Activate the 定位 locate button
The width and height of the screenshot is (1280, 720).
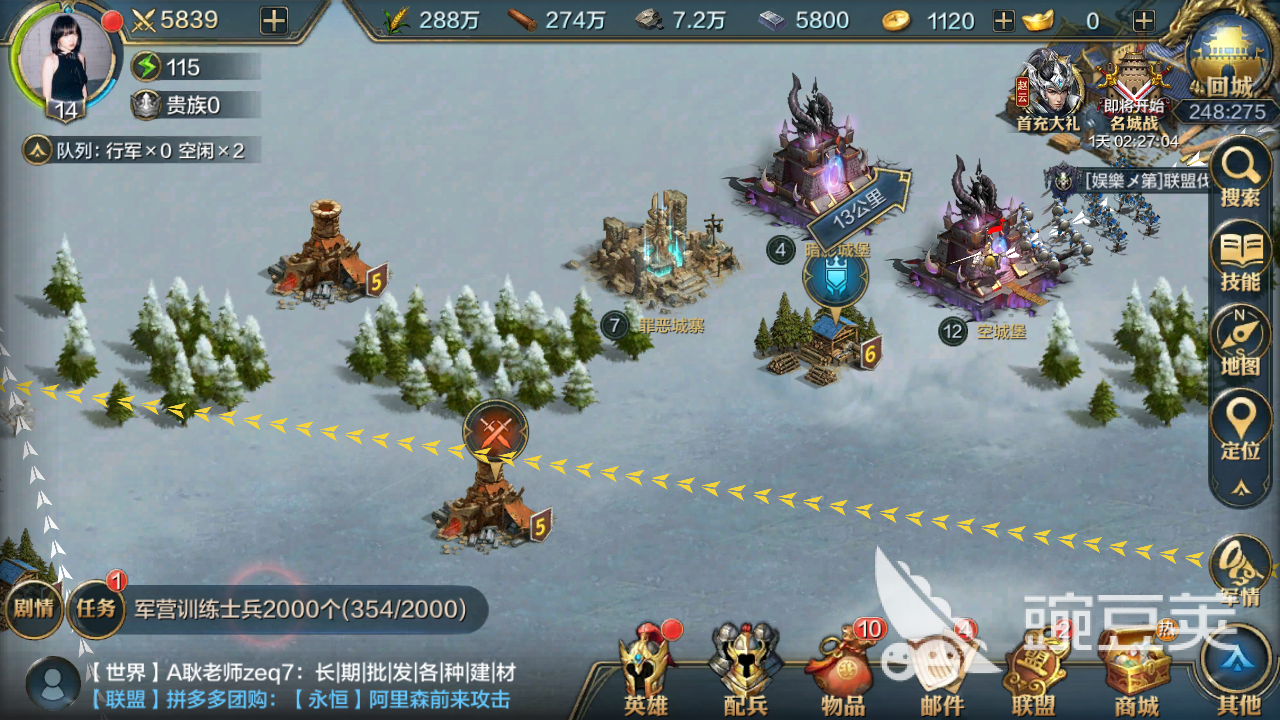[x=1240, y=427]
